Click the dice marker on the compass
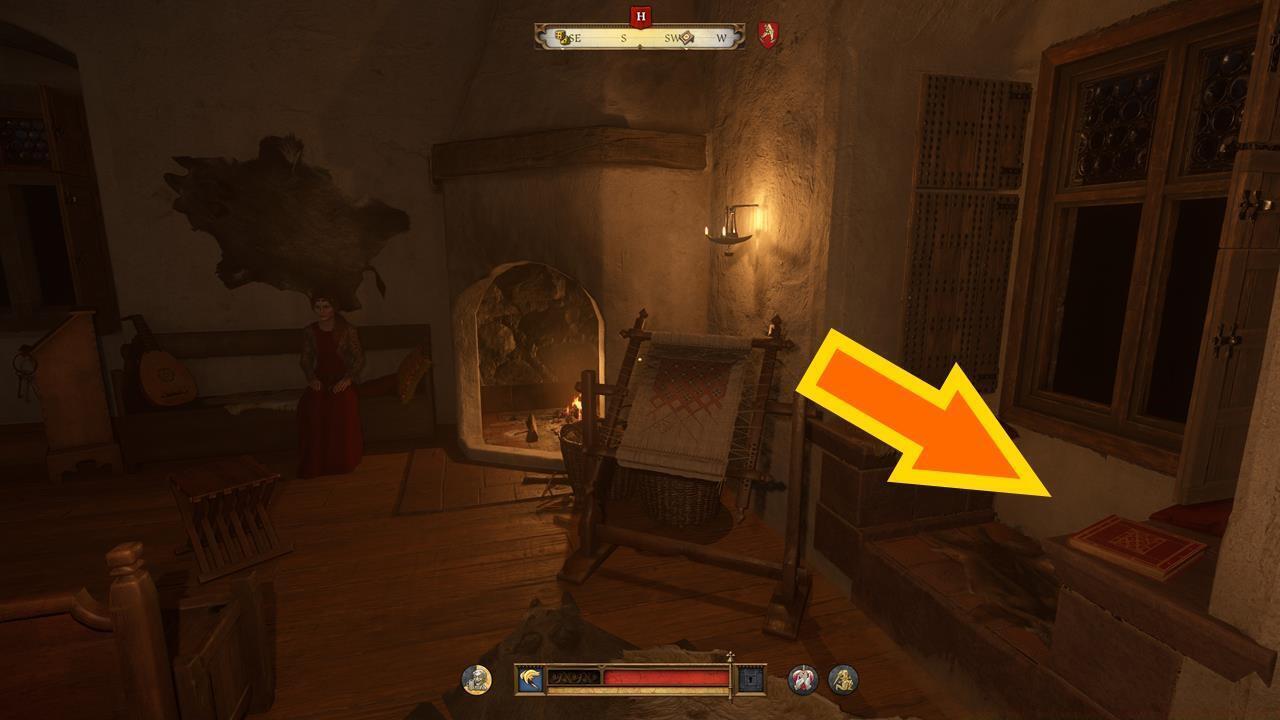Screen dimensions: 1280x720 click(x=562, y=38)
